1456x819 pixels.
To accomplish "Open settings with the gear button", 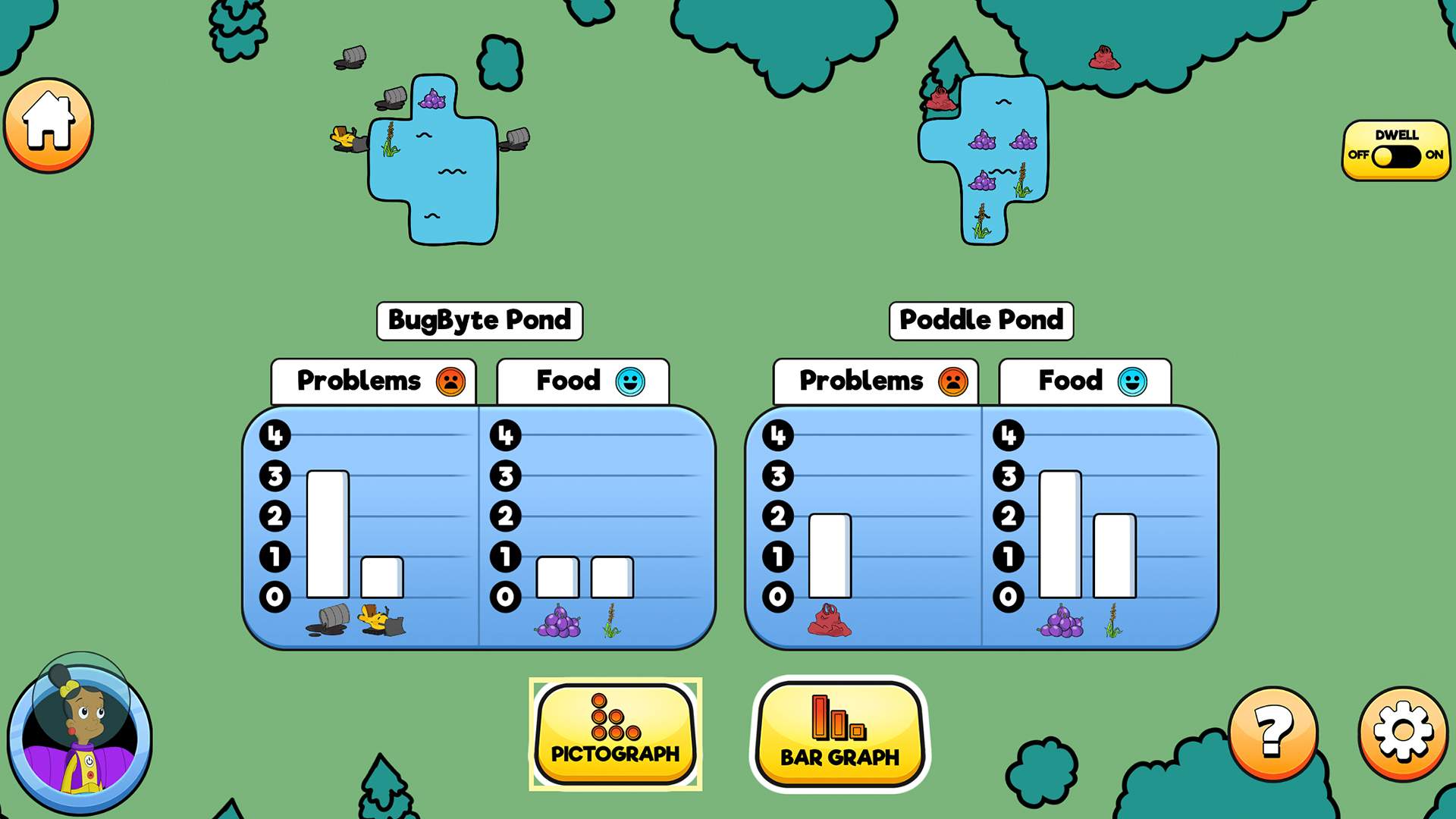I will tap(1403, 733).
